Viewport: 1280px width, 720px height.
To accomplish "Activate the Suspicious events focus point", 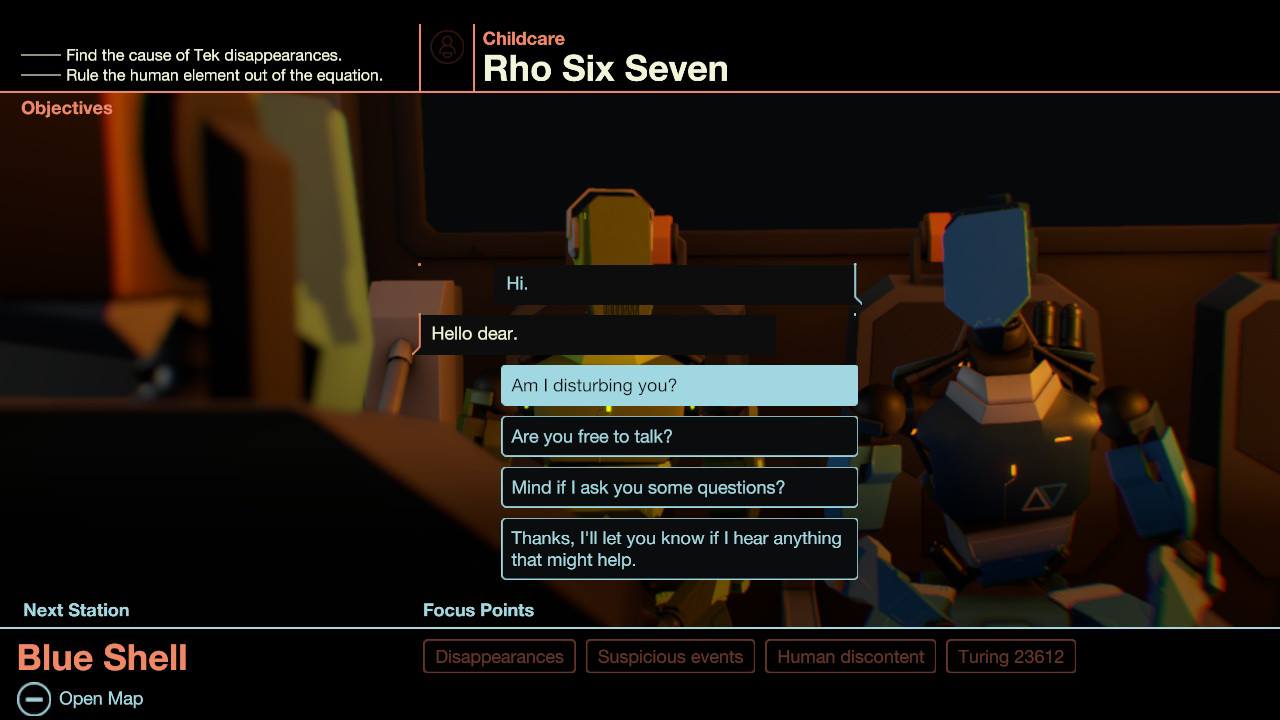I will pyautogui.click(x=670, y=656).
